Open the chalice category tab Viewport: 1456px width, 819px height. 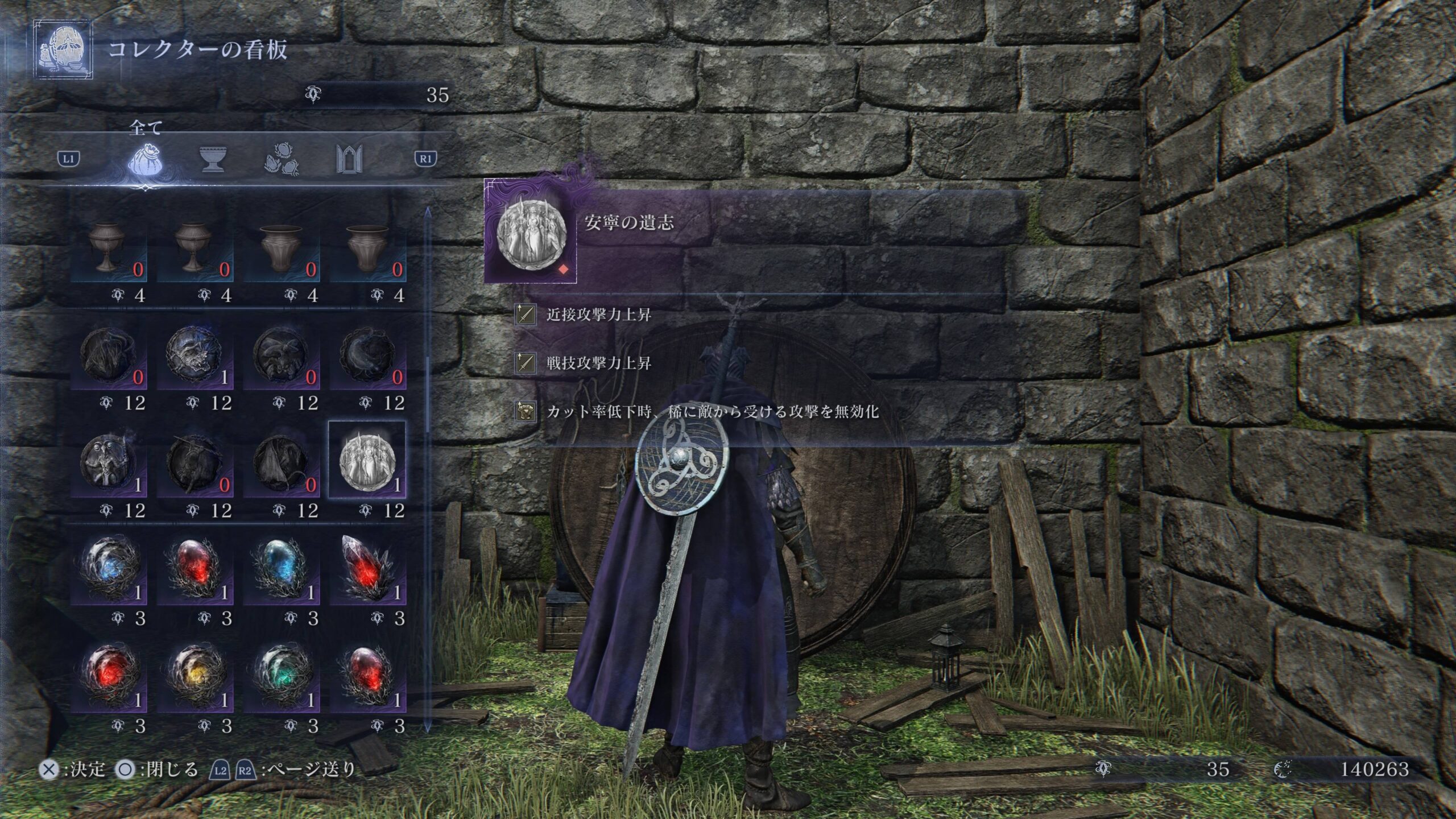tap(212, 160)
